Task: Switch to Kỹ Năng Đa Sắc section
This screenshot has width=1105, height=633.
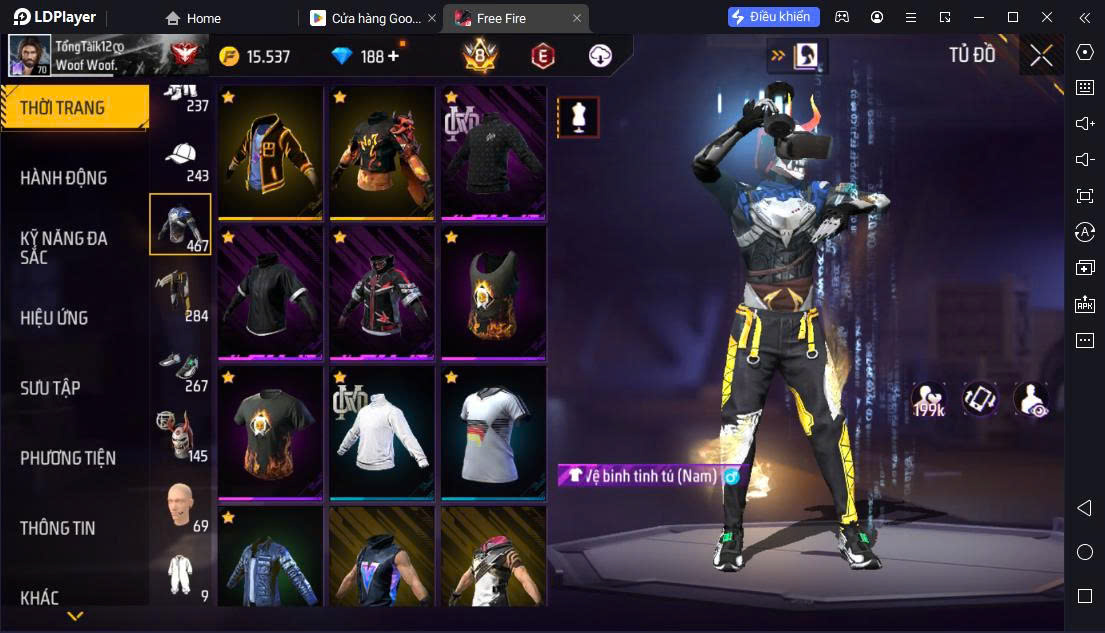Action: click(64, 247)
